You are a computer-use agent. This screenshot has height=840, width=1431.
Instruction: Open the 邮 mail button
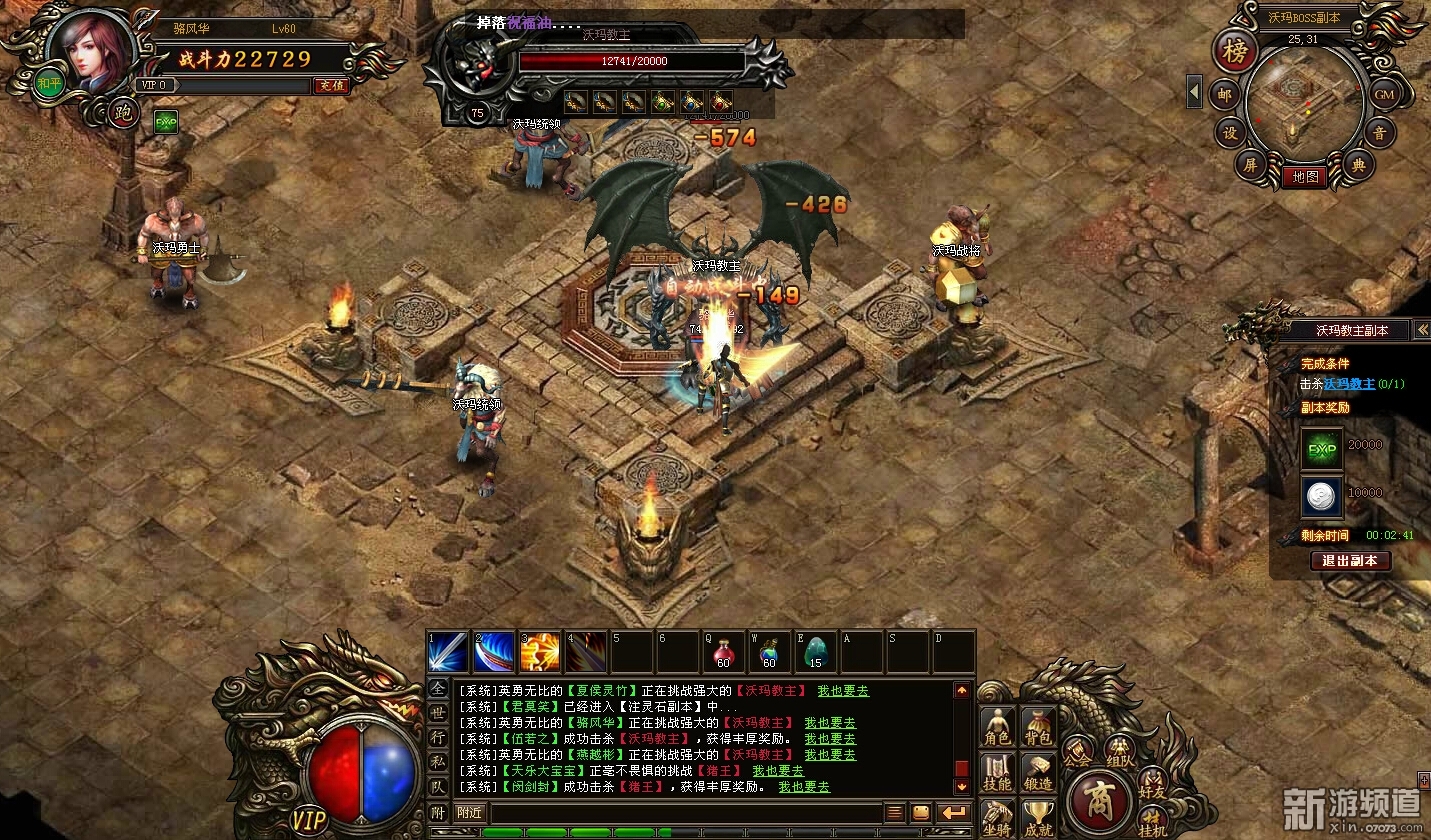(x=1225, y=95)
